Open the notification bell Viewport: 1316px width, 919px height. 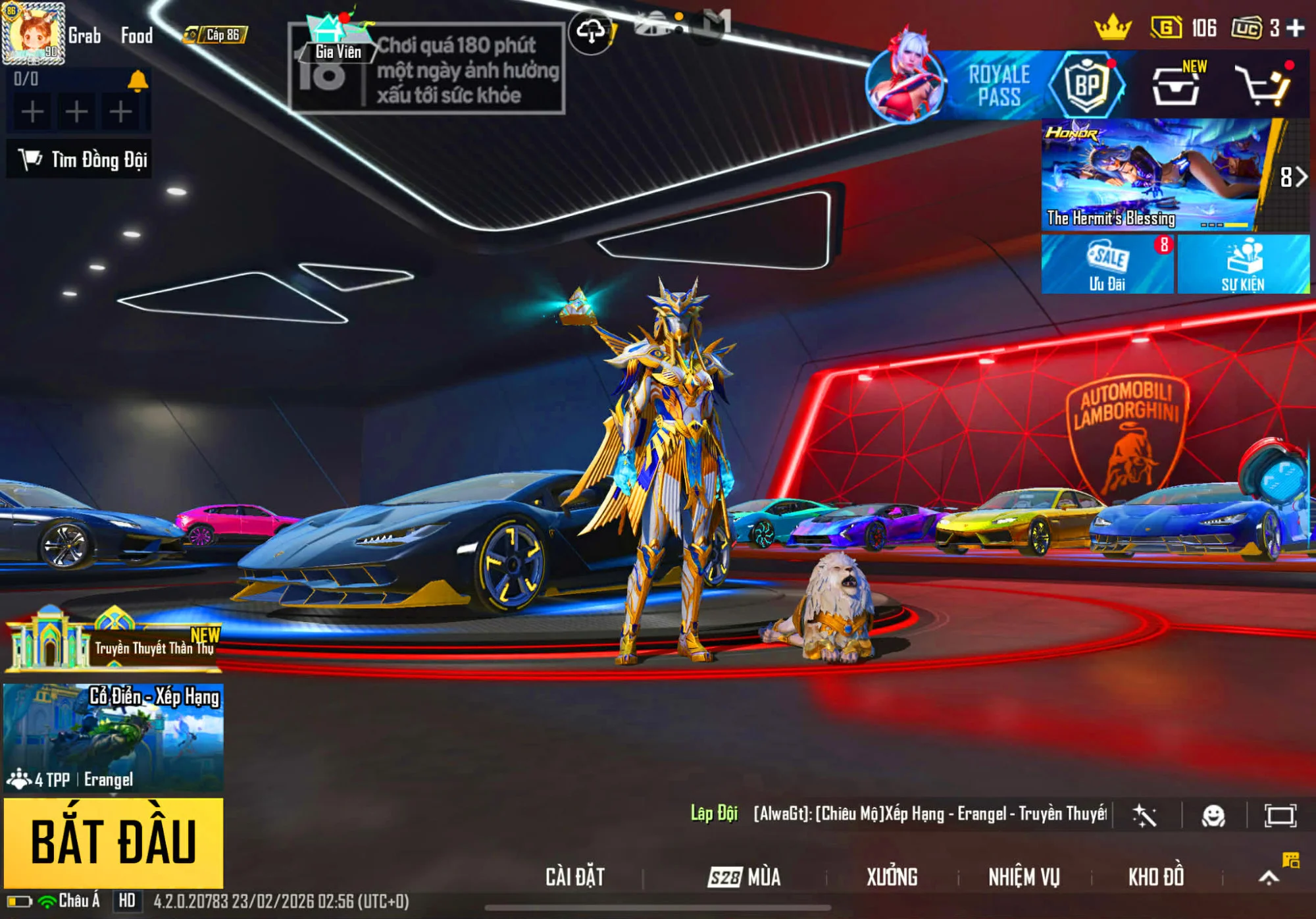138,81
